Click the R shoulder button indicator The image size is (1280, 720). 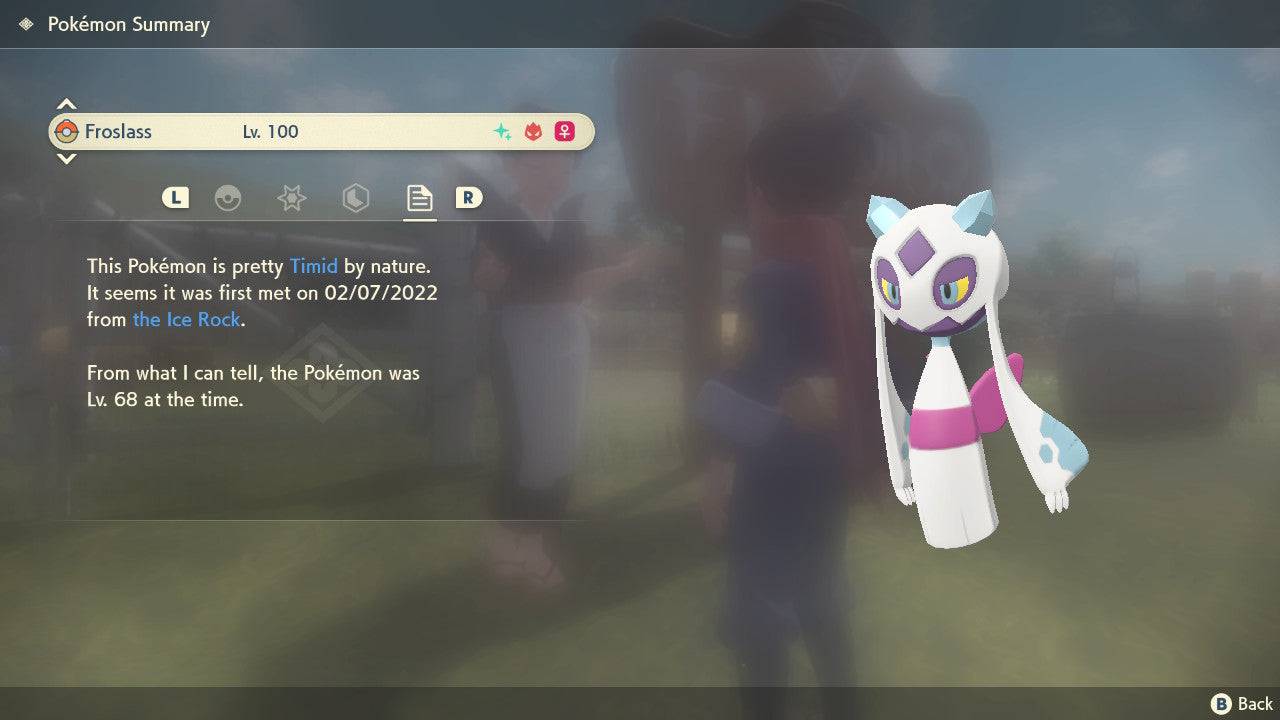pos(469,198)
